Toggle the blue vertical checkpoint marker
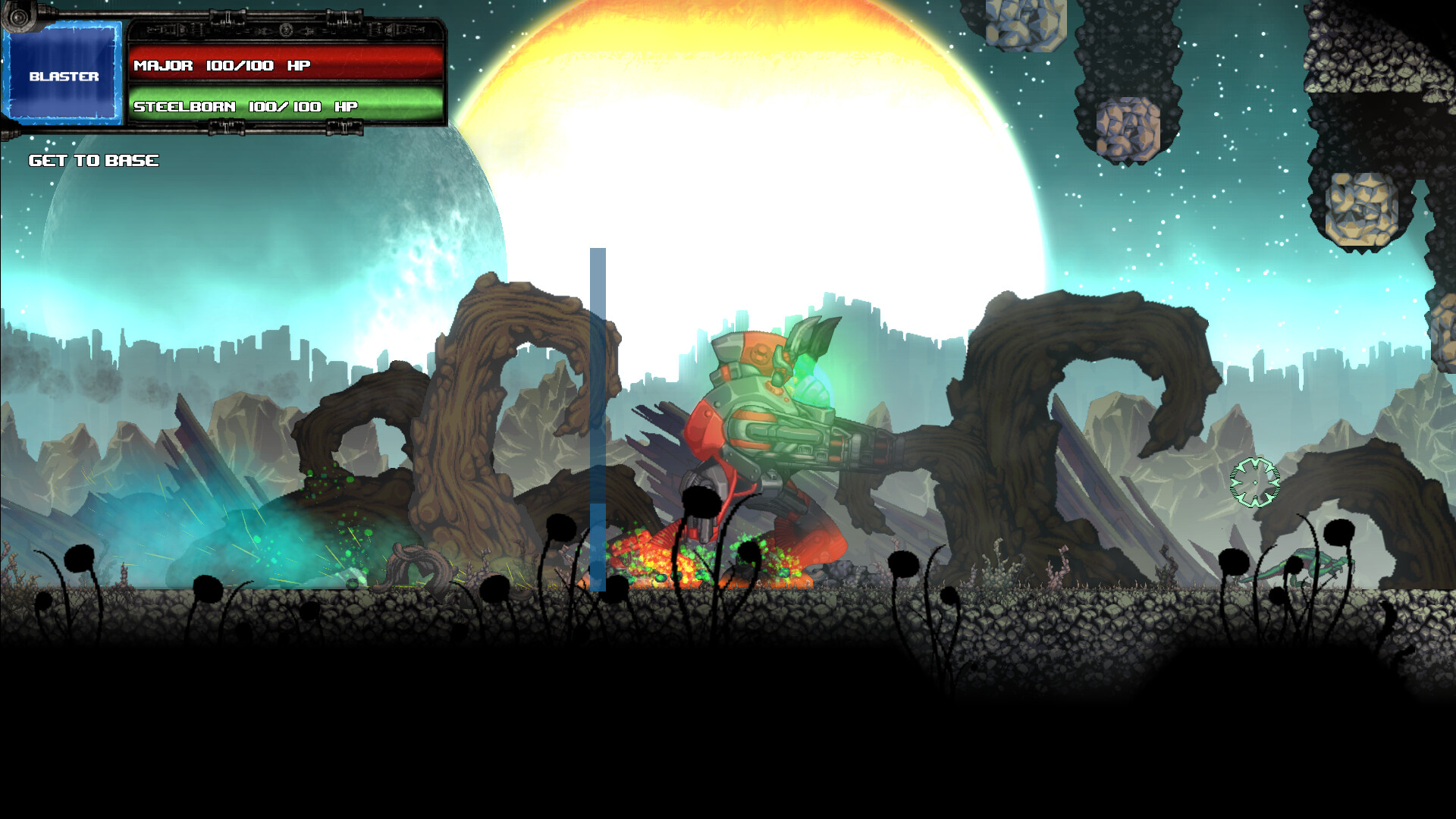1456x819 pixels. point(598,417)
